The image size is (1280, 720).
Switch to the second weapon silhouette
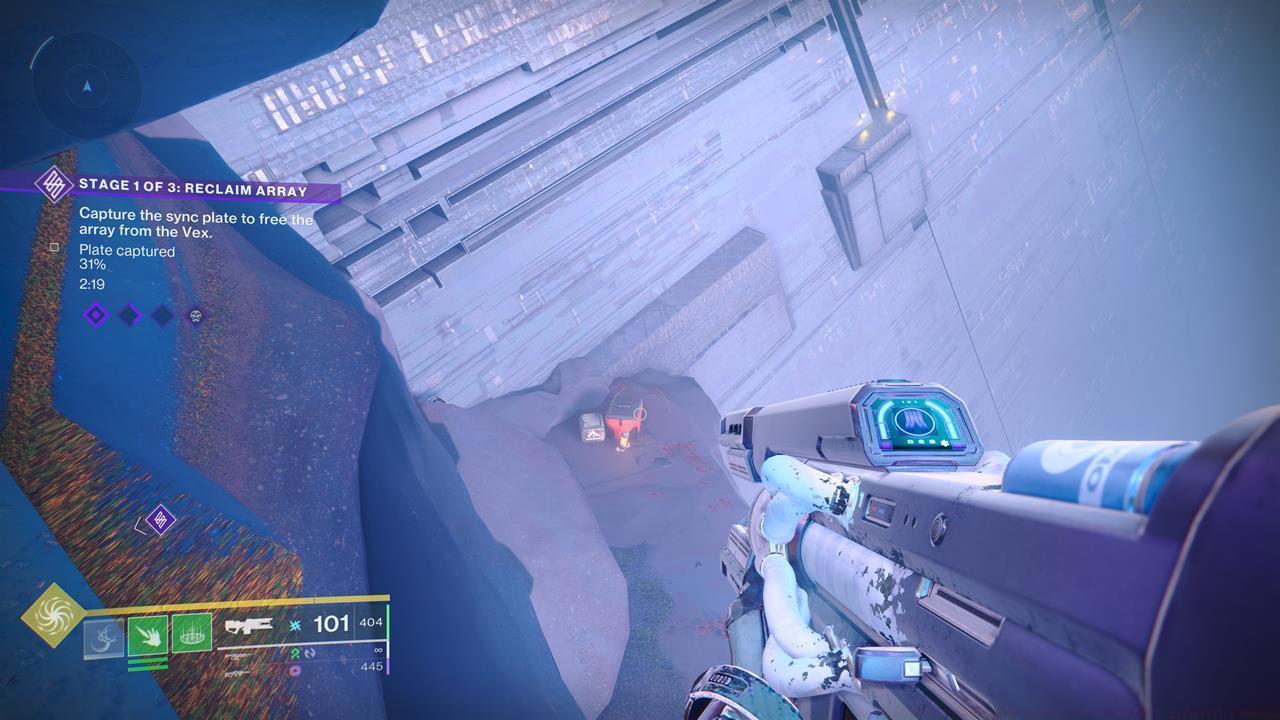click(240, 658)
